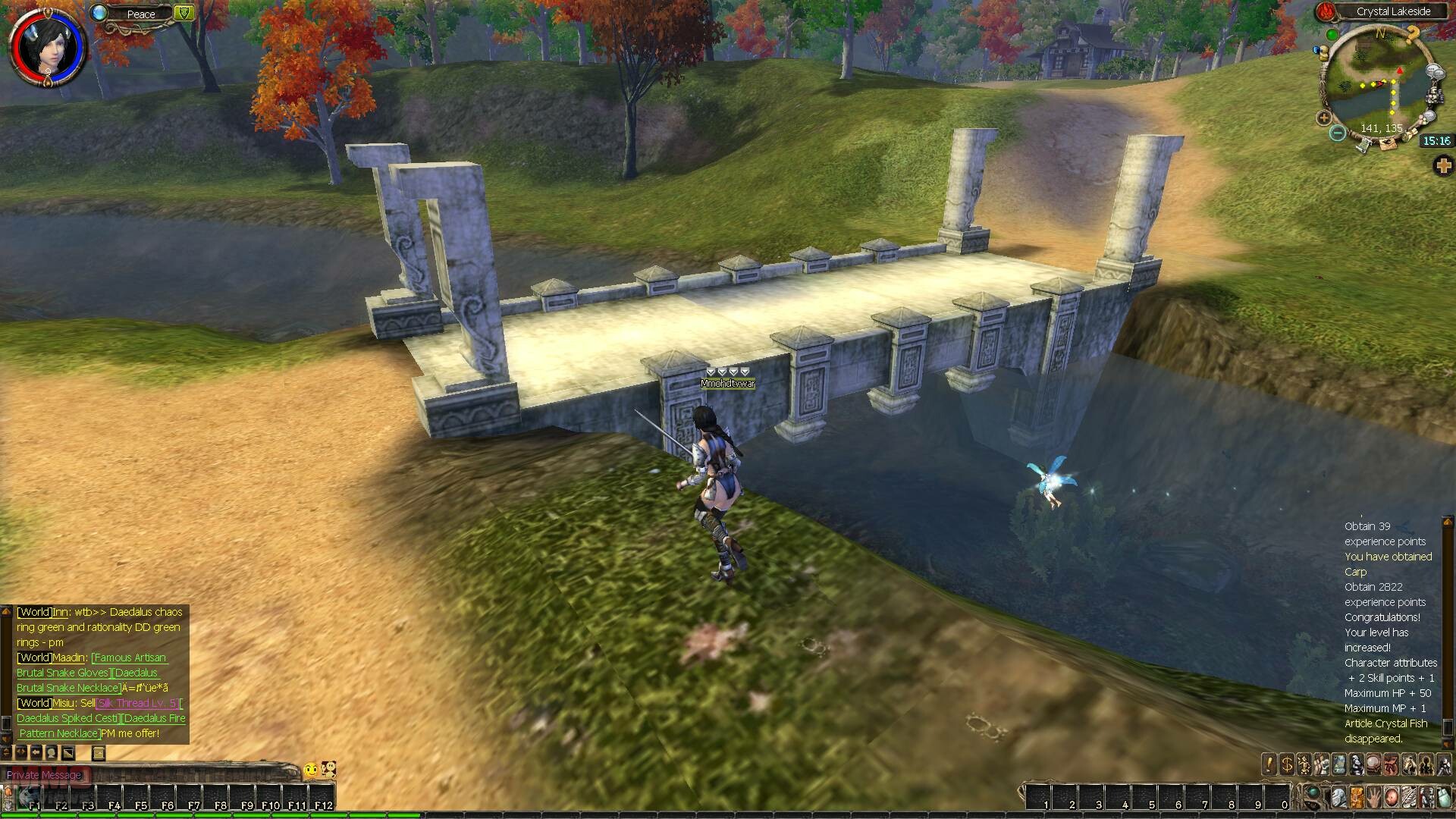Click the scroll icon above the chat input

[x=98, y=753]
